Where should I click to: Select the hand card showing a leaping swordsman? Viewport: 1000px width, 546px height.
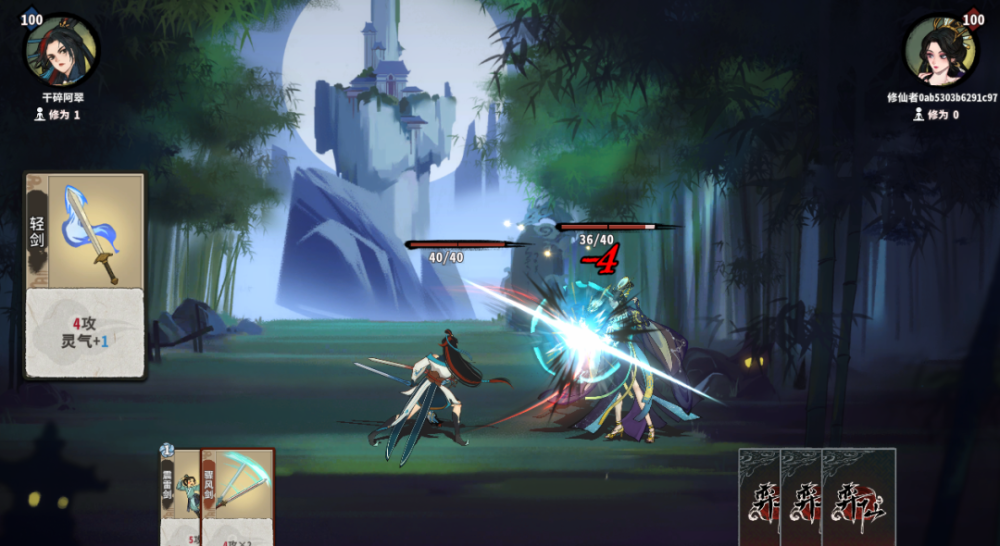[181, 497]
